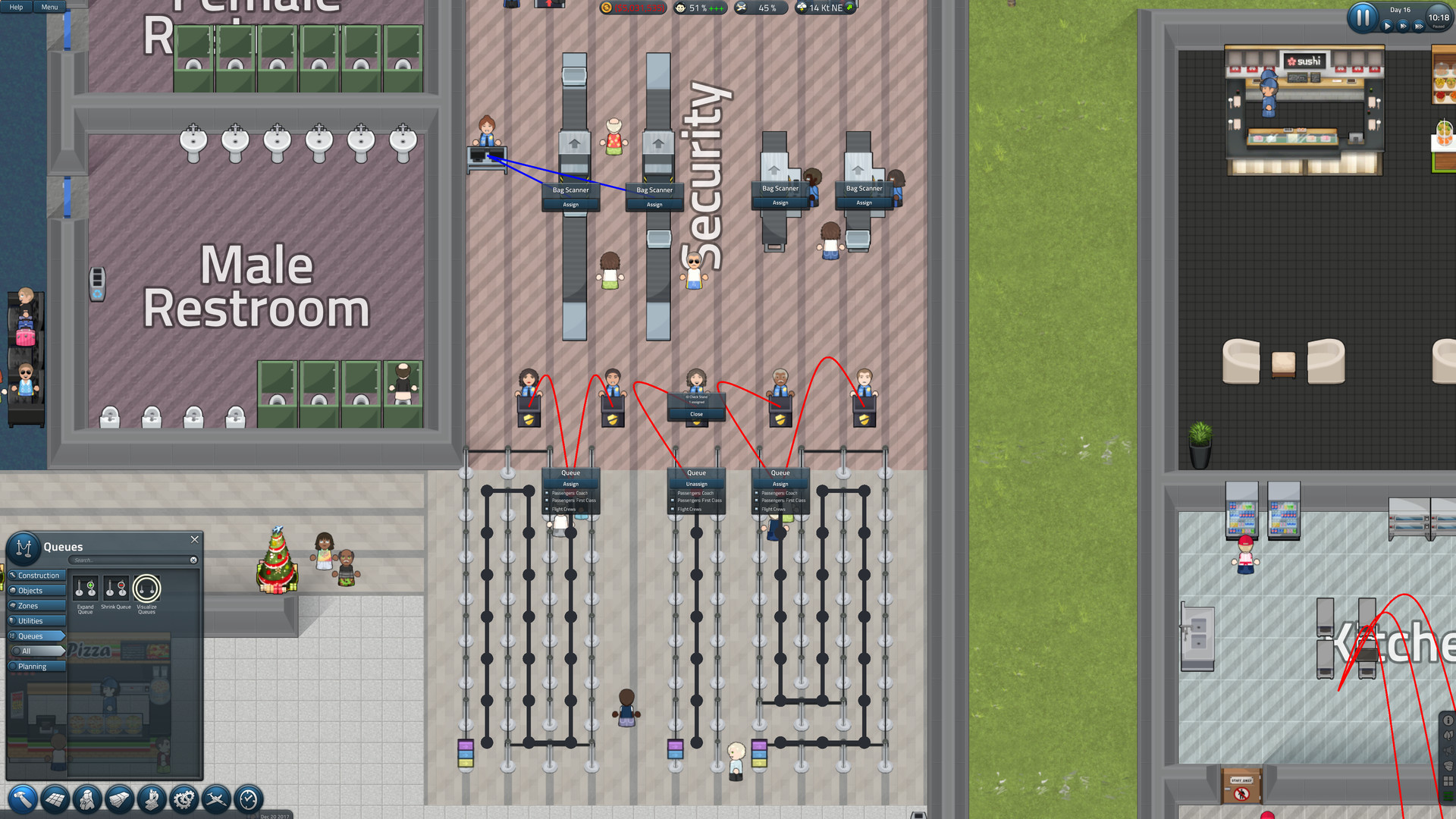Viewport: 1456px width, 819px height.
Task: Open the Staff hiring tool
Action: [x=86, y=800]
